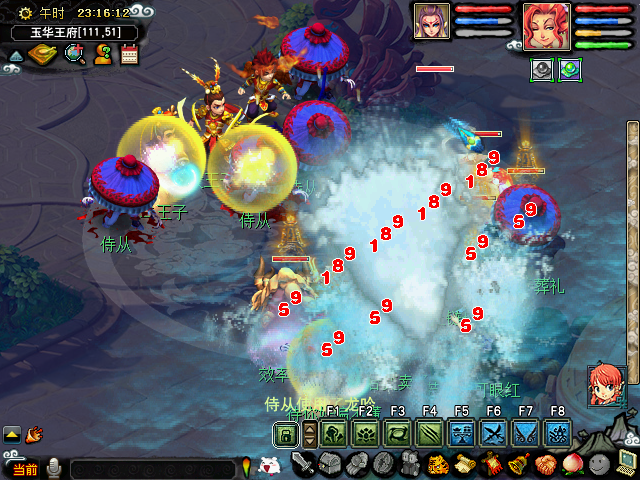Screen dimensions: 640x480
Task: Click the grey orb buff icon
Action: click(x=543, y=70)
